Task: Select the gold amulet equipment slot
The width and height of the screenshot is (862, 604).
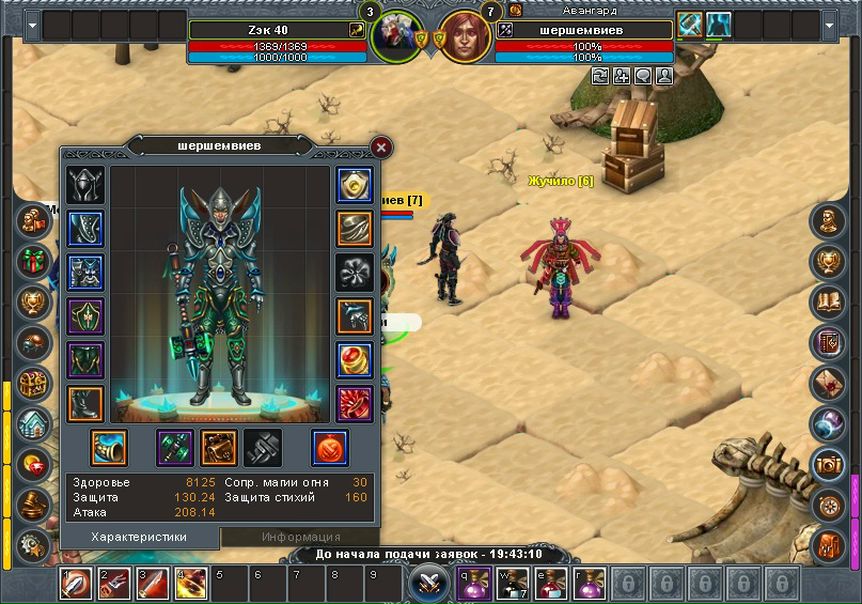Action: coord(355,185)
